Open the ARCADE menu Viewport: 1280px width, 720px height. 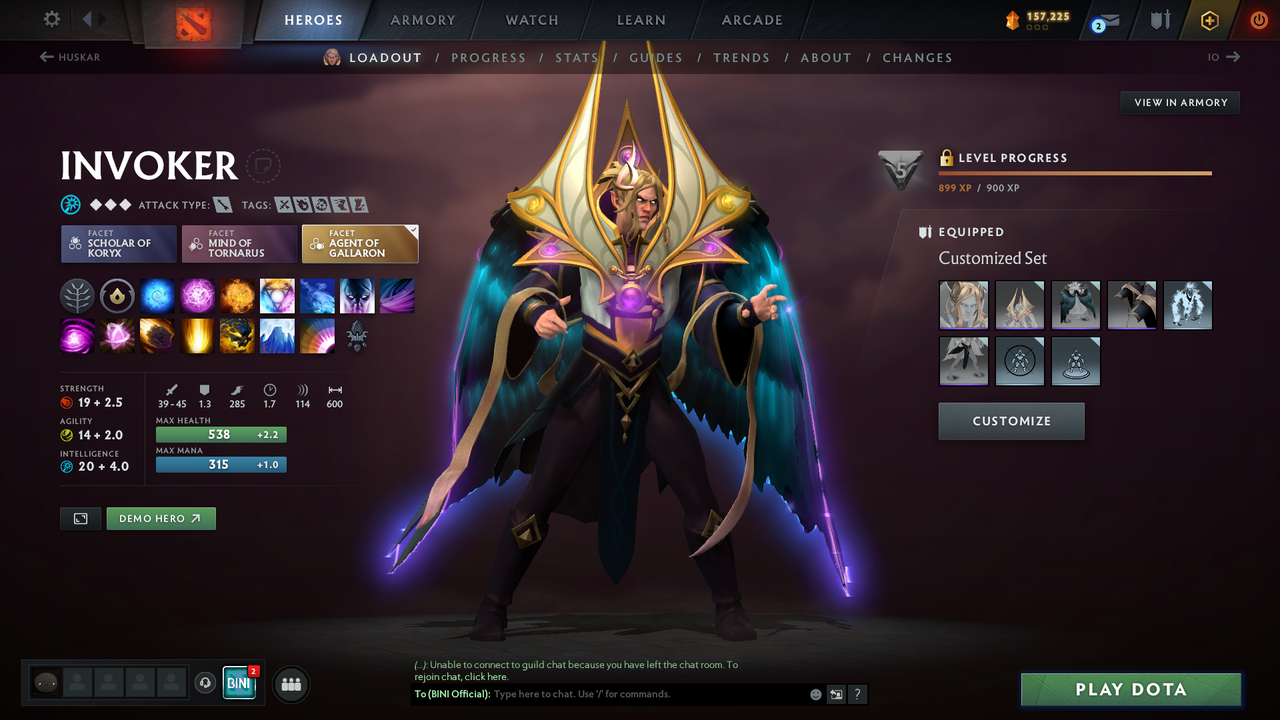coord(751,19)
